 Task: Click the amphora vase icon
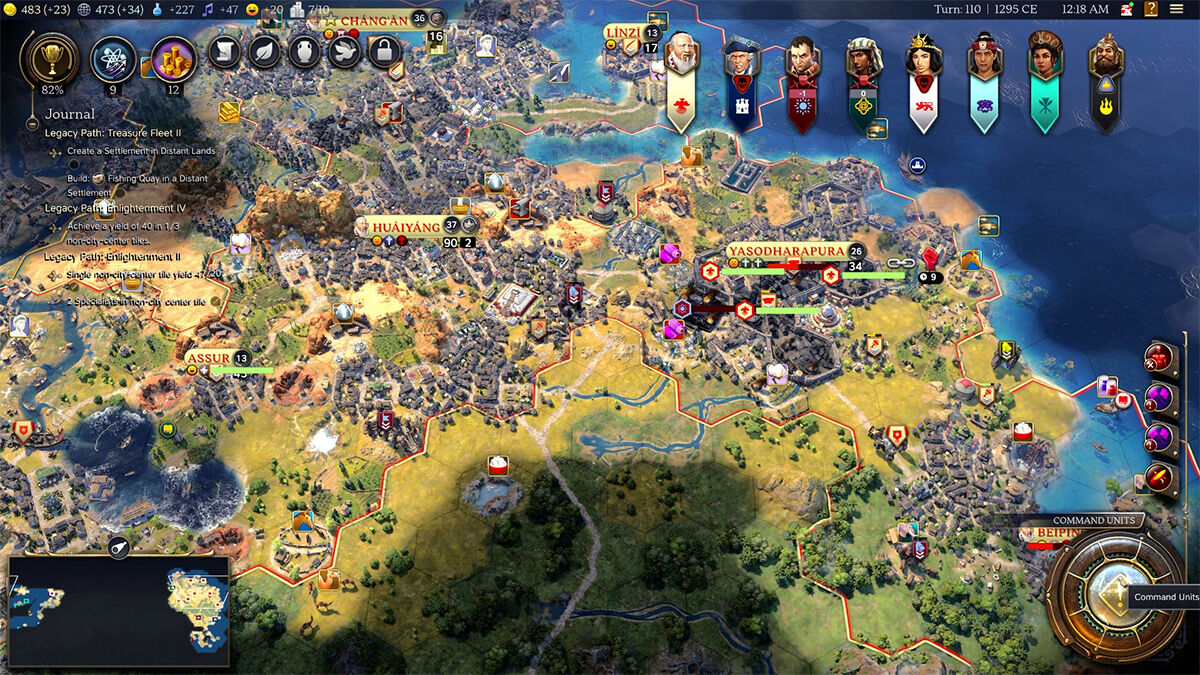point(304,52)
